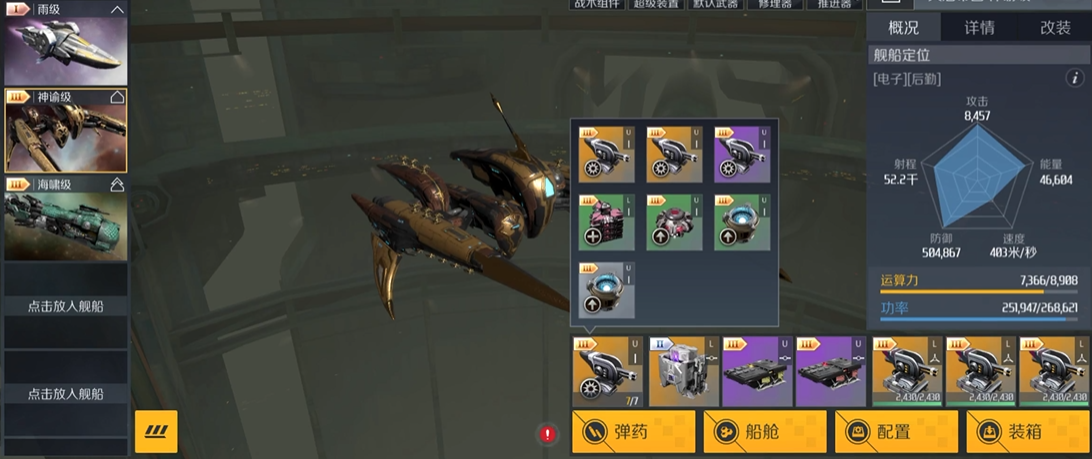Switch to the 概况 tab
Image resolution: width=1092 pixels, height=459 pixels.
(903, 28)
